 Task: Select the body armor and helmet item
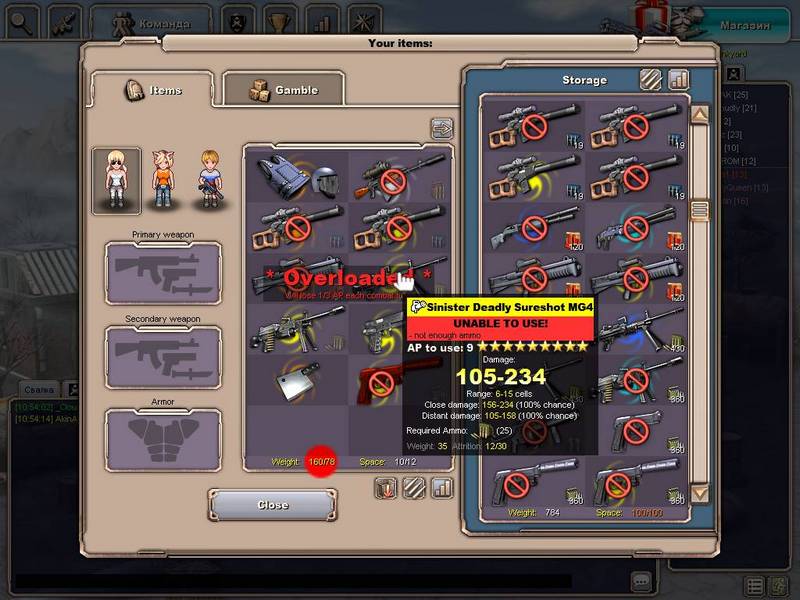tap(297, 177)
